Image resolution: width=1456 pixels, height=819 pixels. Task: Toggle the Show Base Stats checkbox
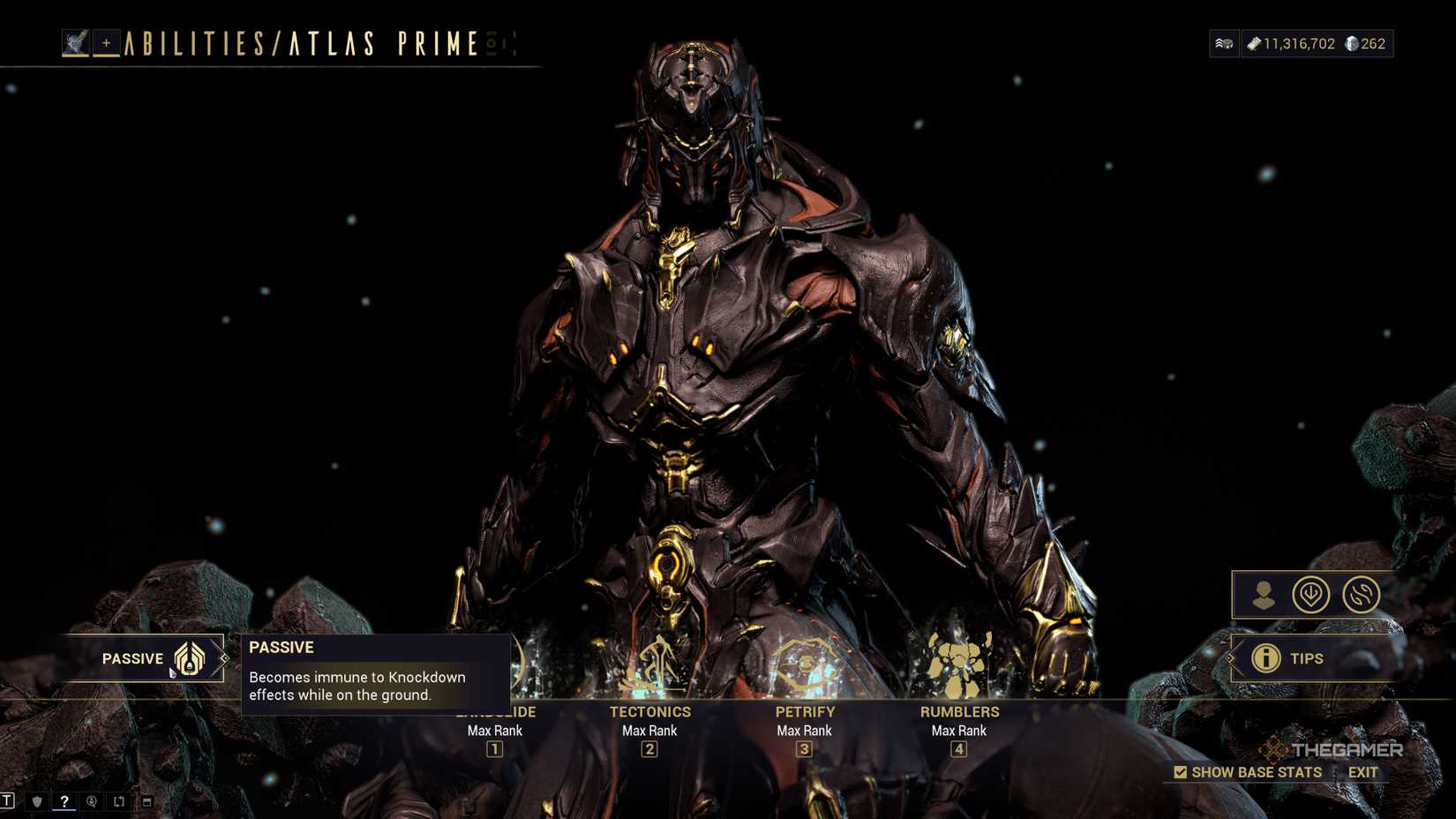click(1180, 771)
